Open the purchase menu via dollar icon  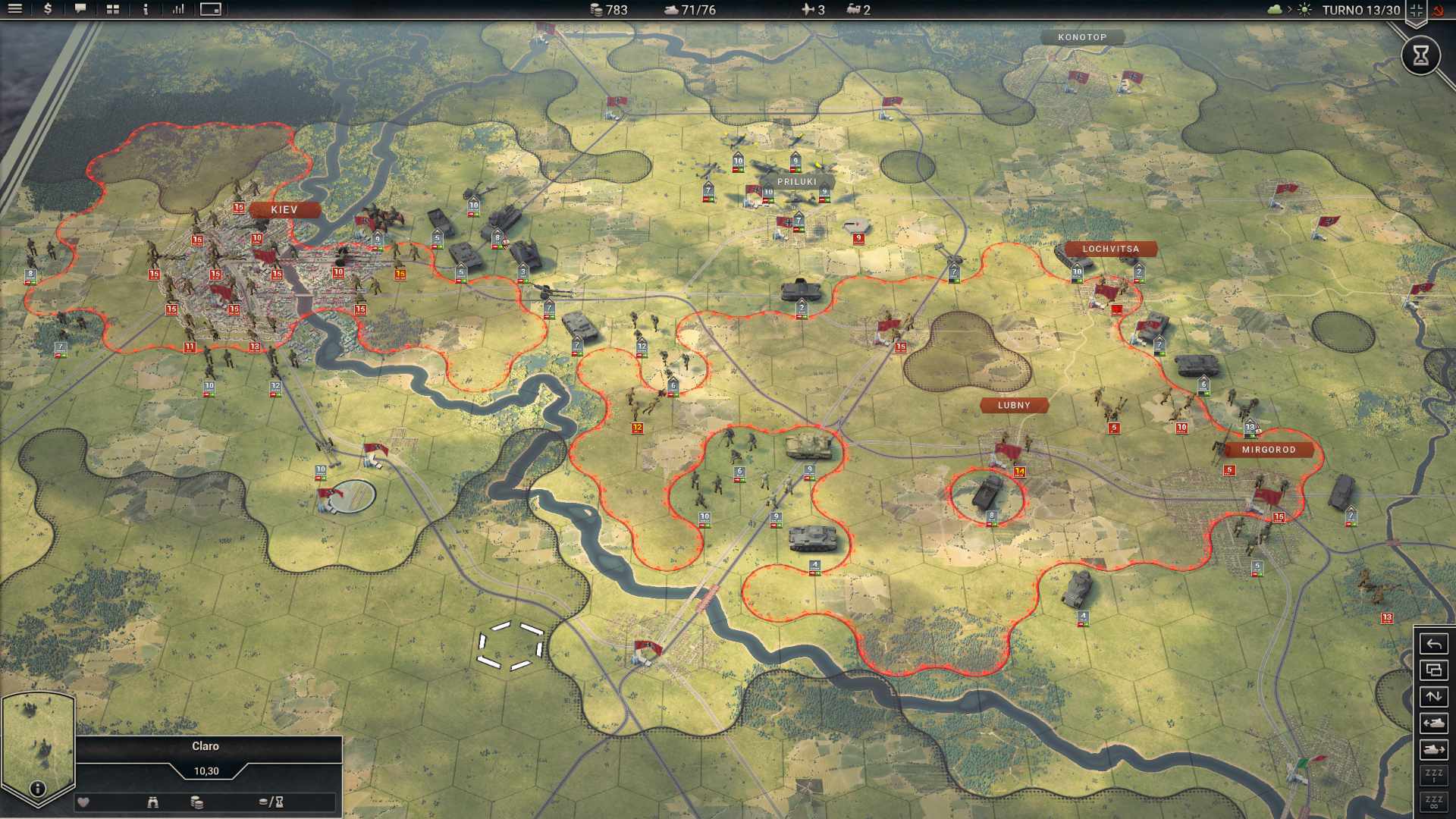47,10
